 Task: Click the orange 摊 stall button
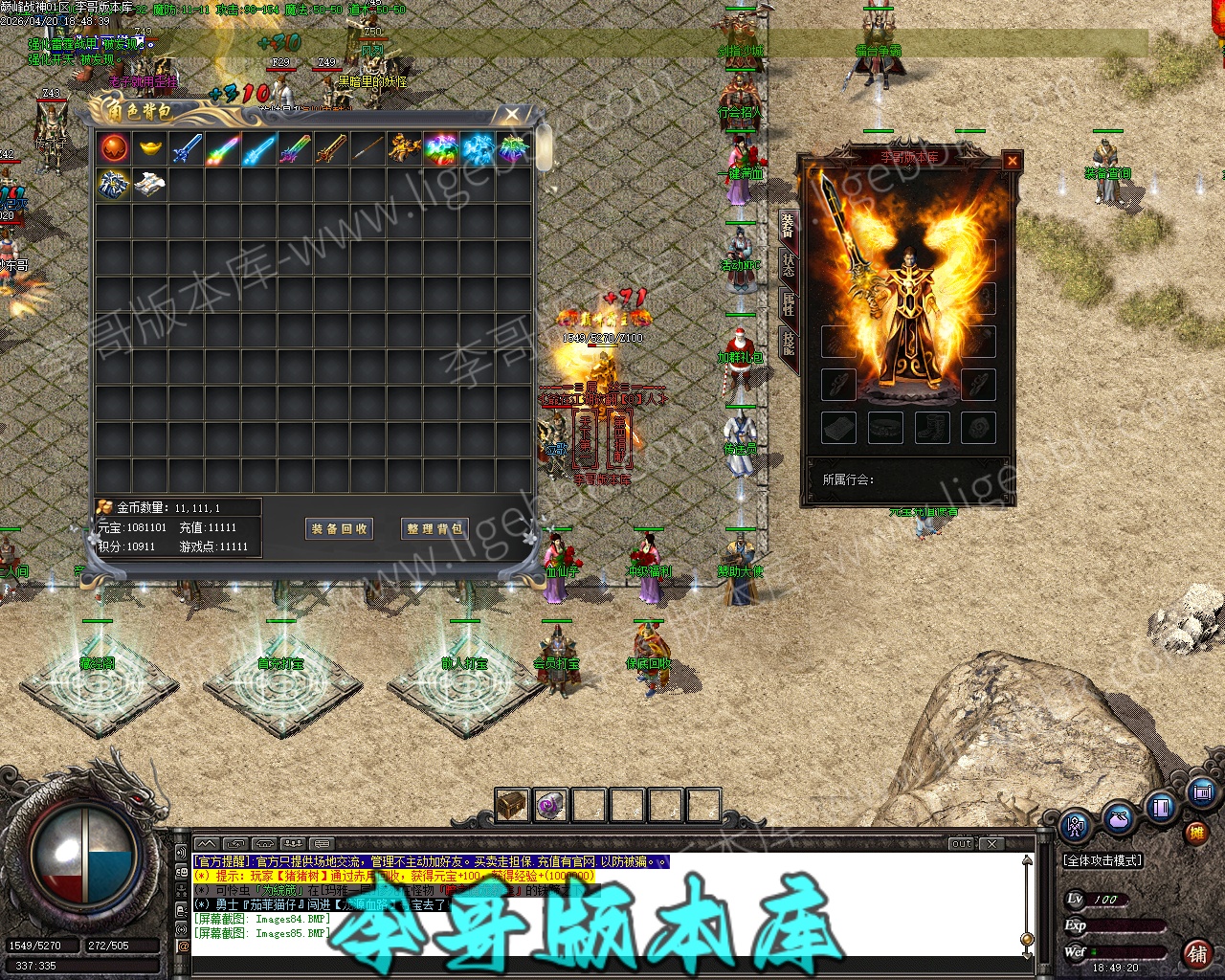click(x=1196, y=834)
